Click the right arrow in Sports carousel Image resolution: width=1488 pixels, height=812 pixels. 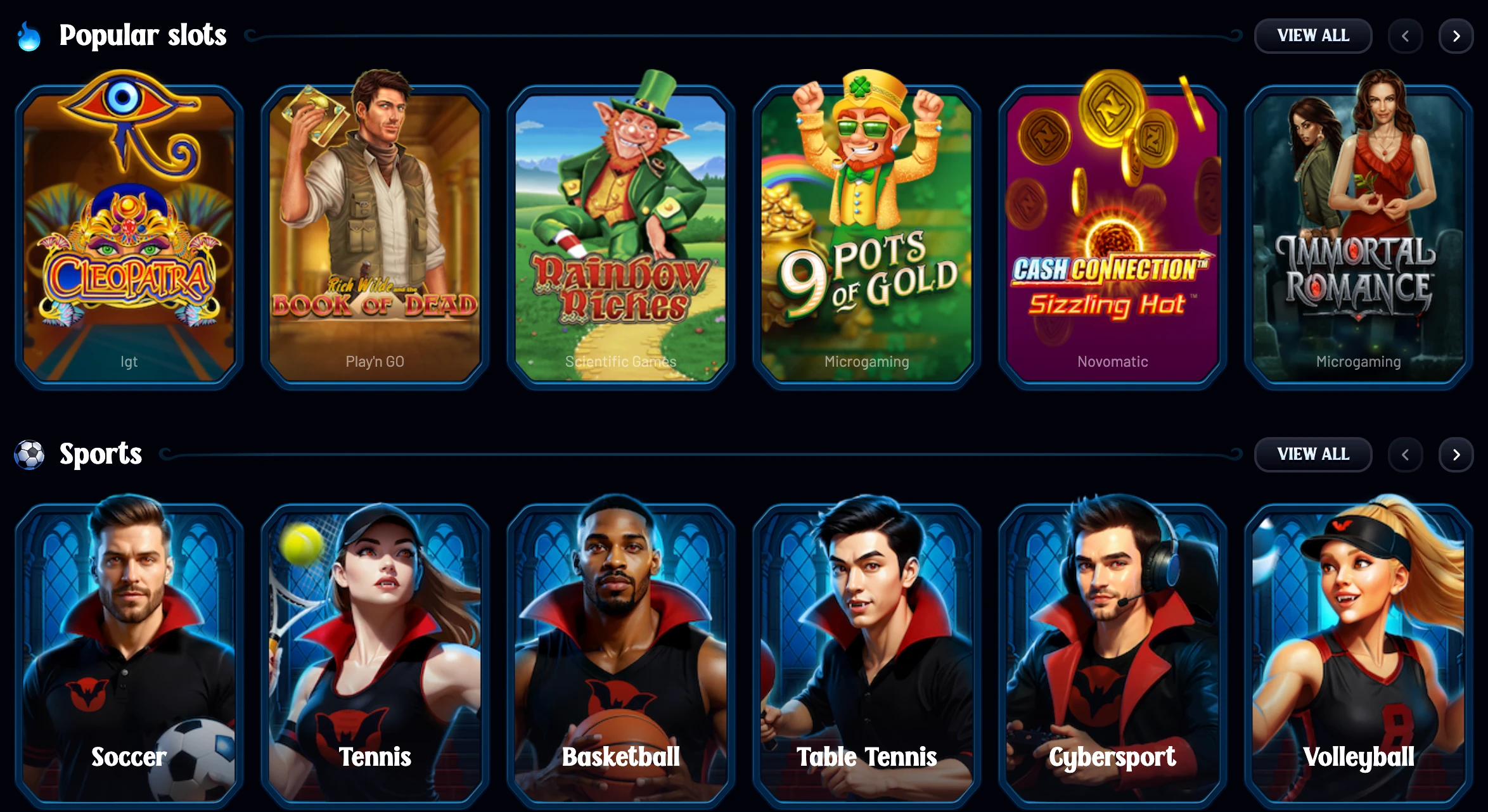point(1456,454)
